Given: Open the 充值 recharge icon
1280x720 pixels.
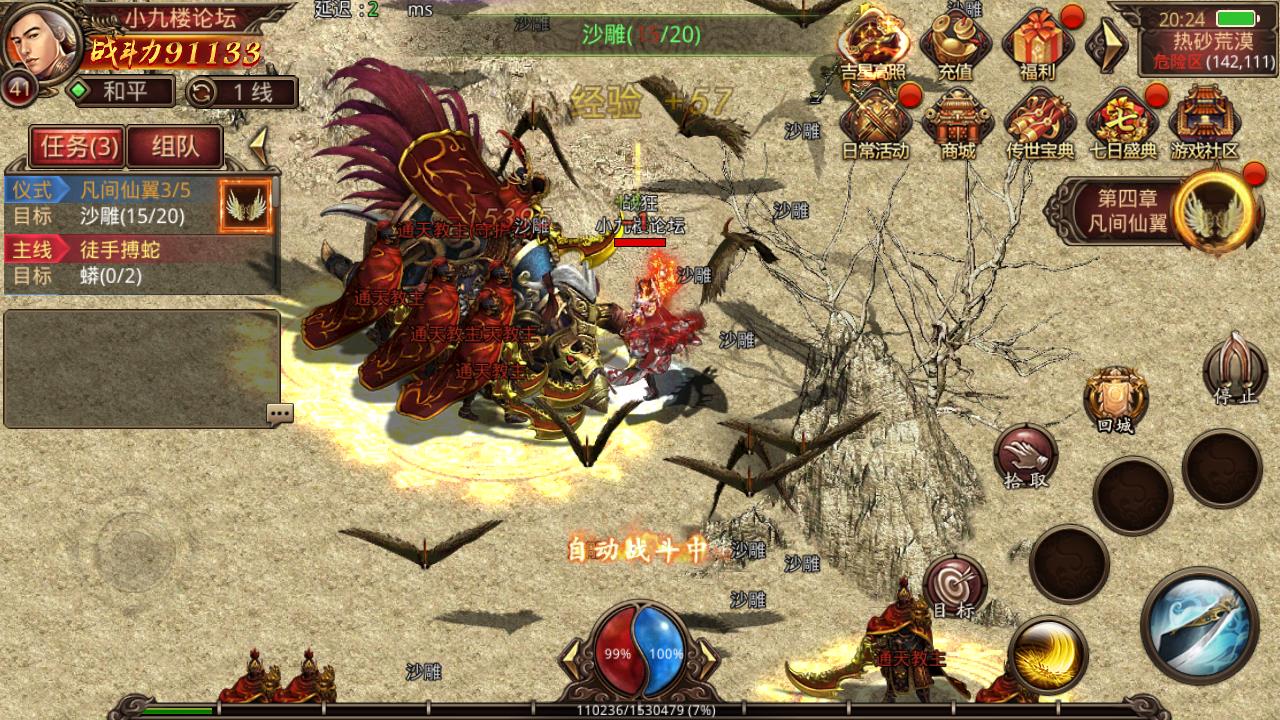Looking at the screenshot, I should (955, 45).
